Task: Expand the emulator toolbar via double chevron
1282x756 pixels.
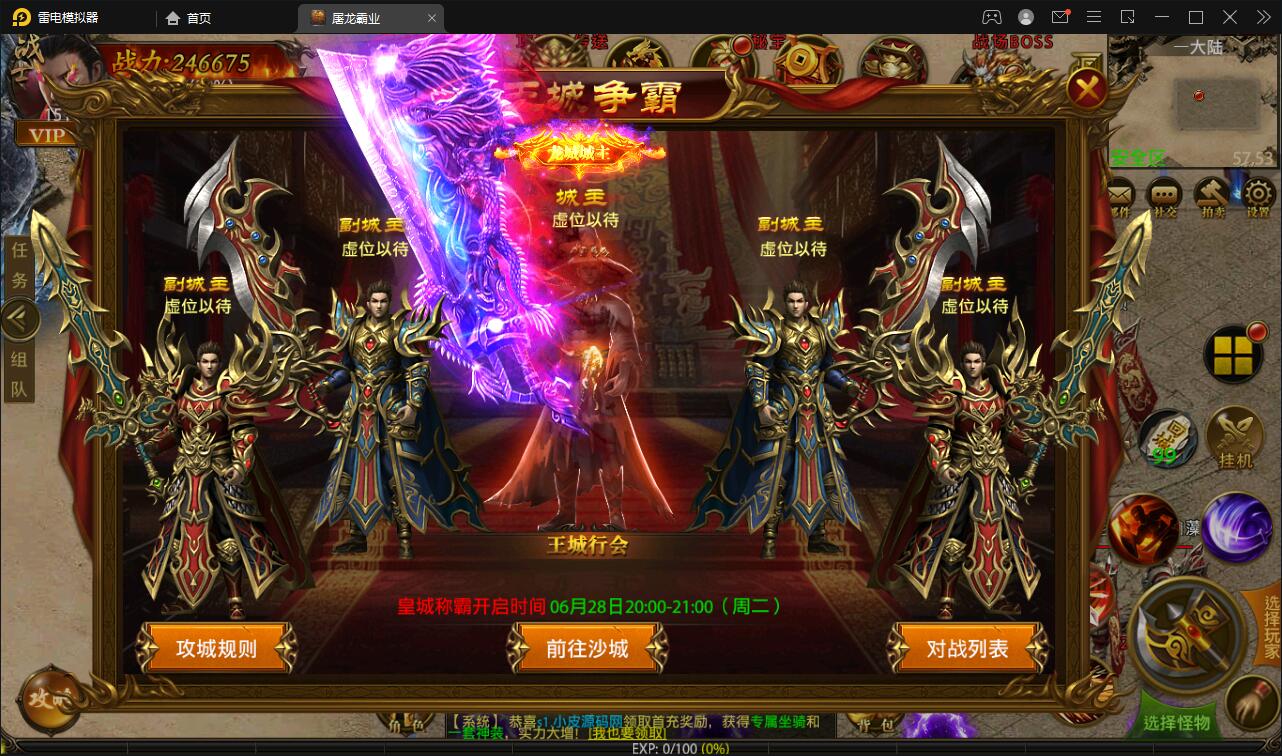Action: coord(1261,17)
